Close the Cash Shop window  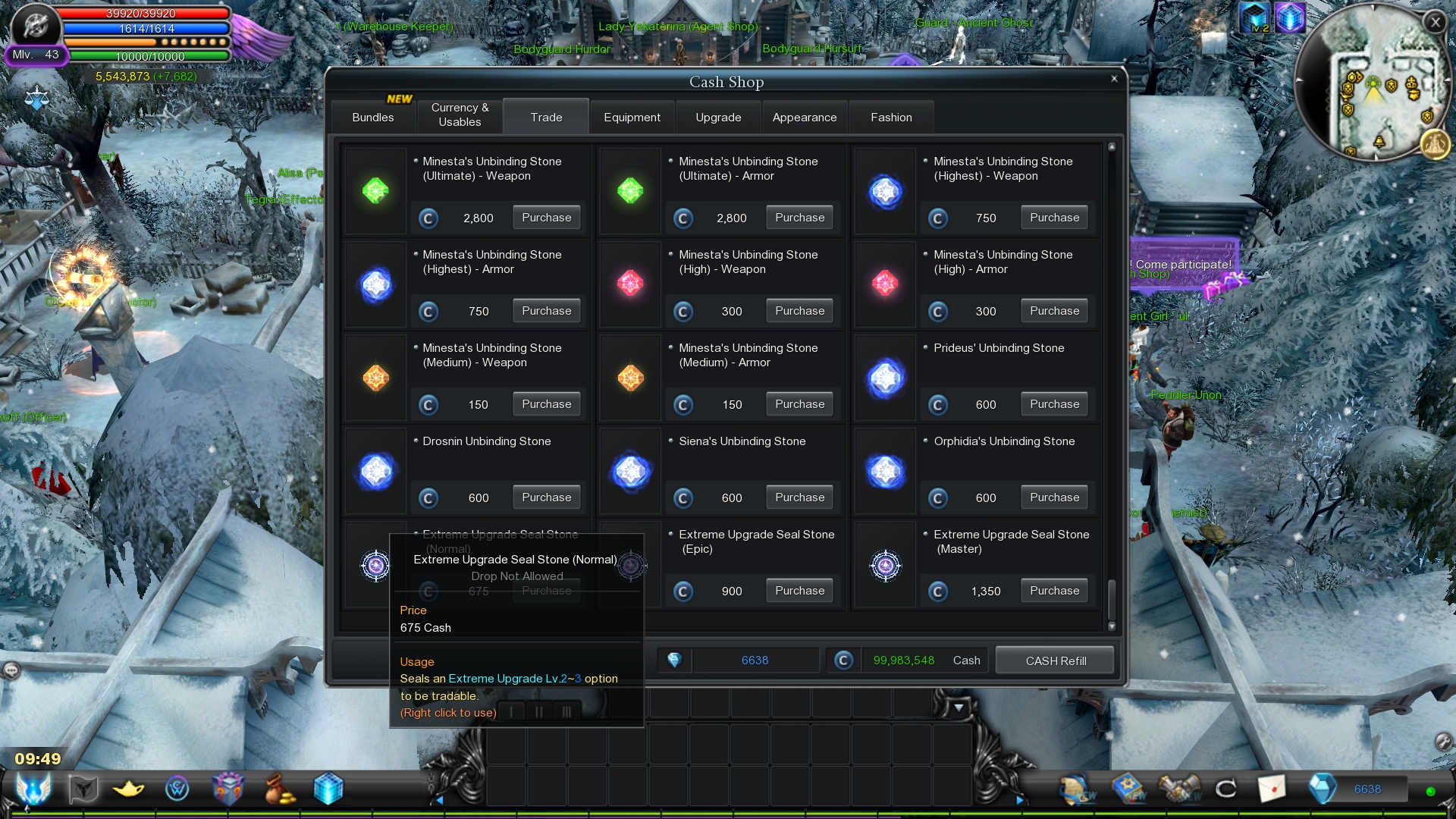[1114, 79]
